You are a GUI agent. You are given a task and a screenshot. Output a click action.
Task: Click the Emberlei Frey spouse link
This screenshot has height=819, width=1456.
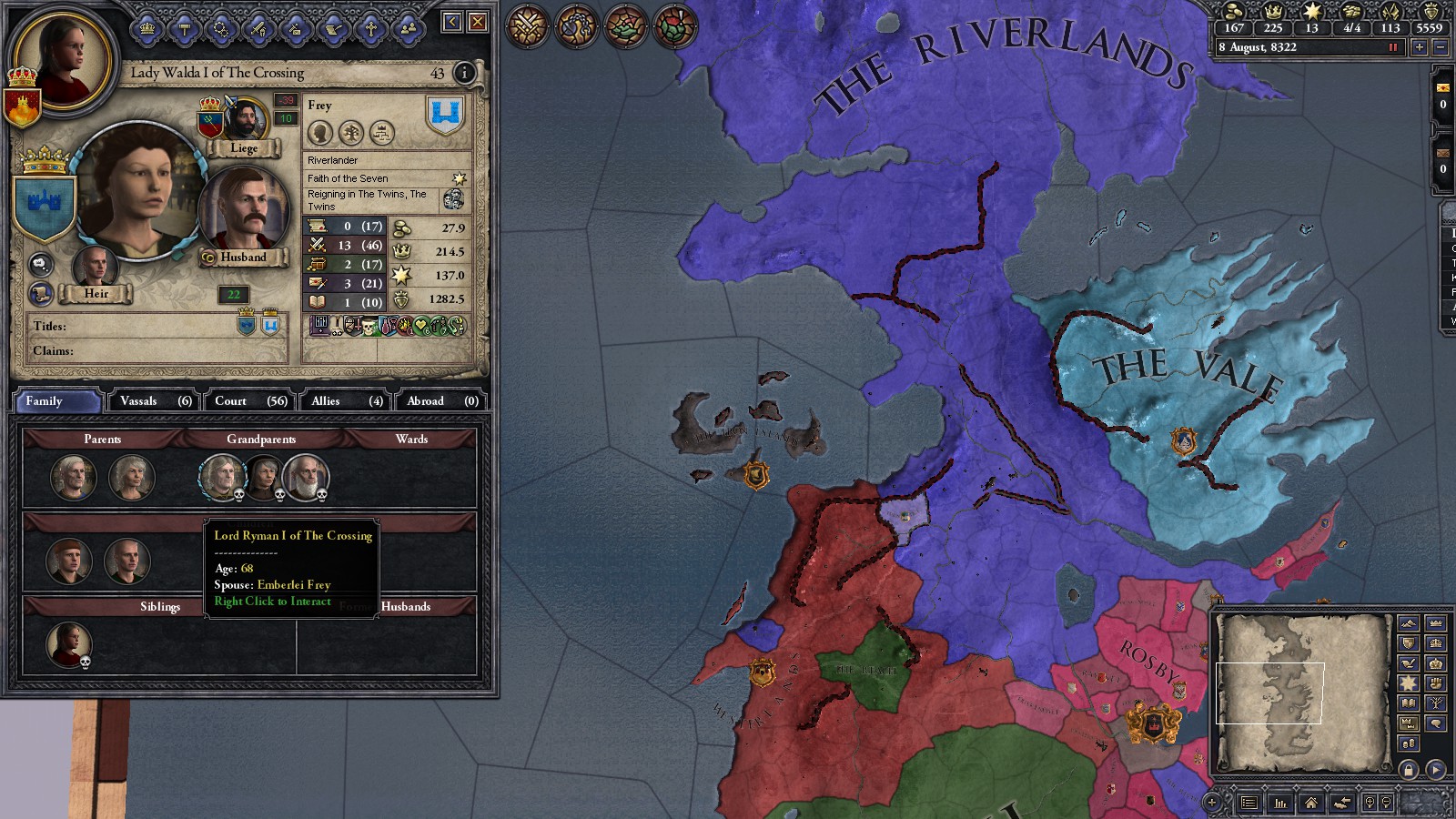point(293,585)
